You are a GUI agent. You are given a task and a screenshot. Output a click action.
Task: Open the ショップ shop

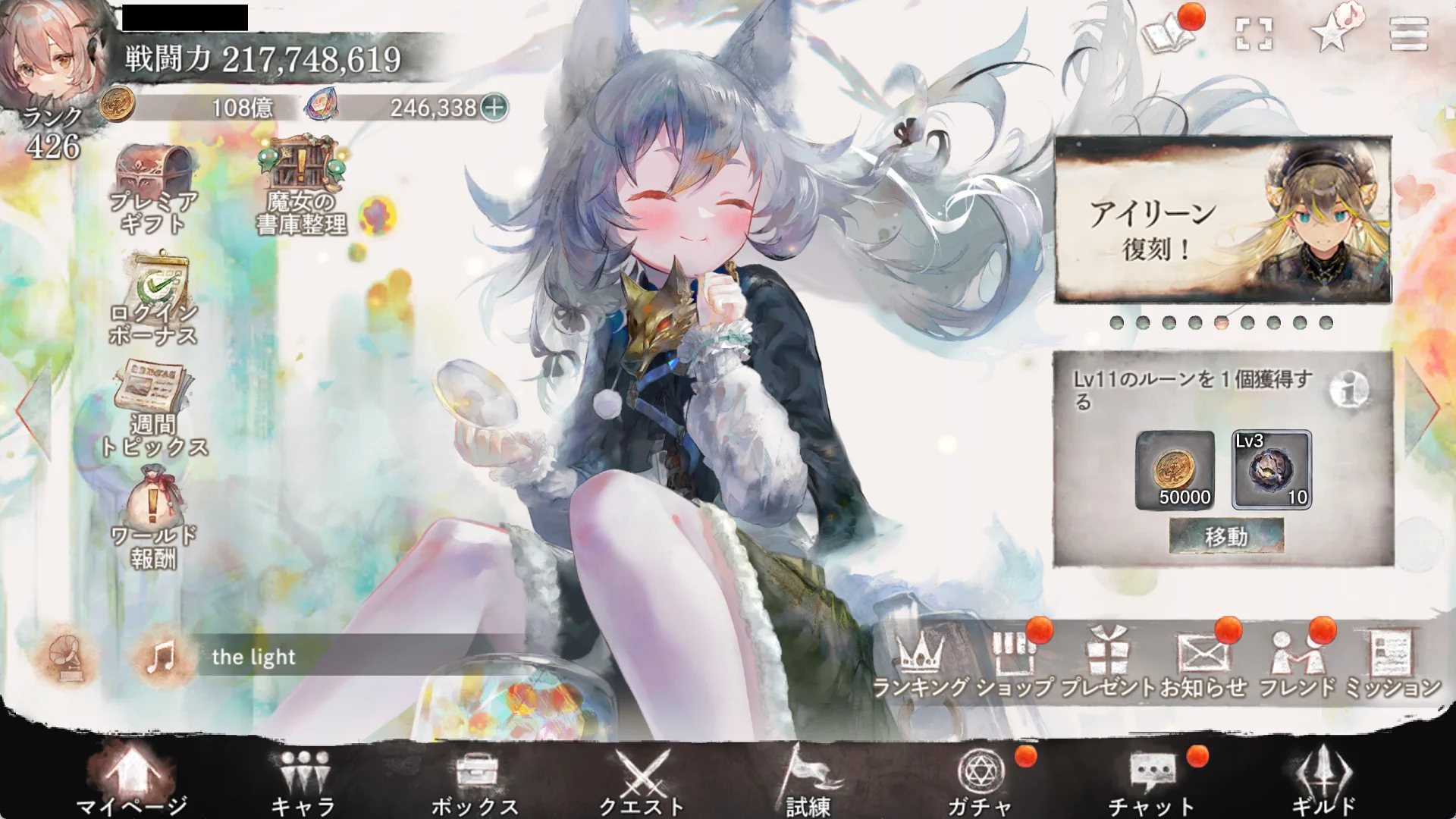click(x=1015, y=664)
